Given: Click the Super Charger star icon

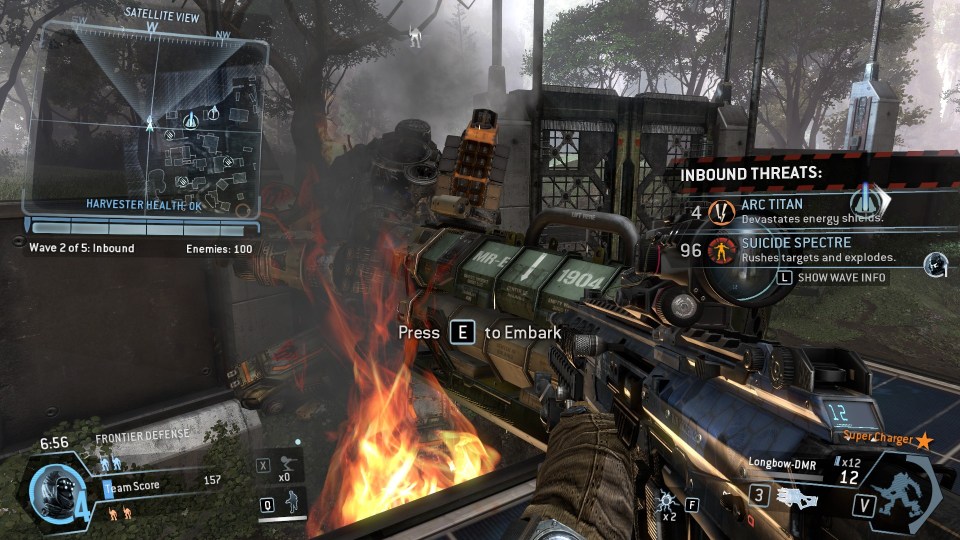Looking at the screenshot, I should pyautogui.click(x=924, y=440).
